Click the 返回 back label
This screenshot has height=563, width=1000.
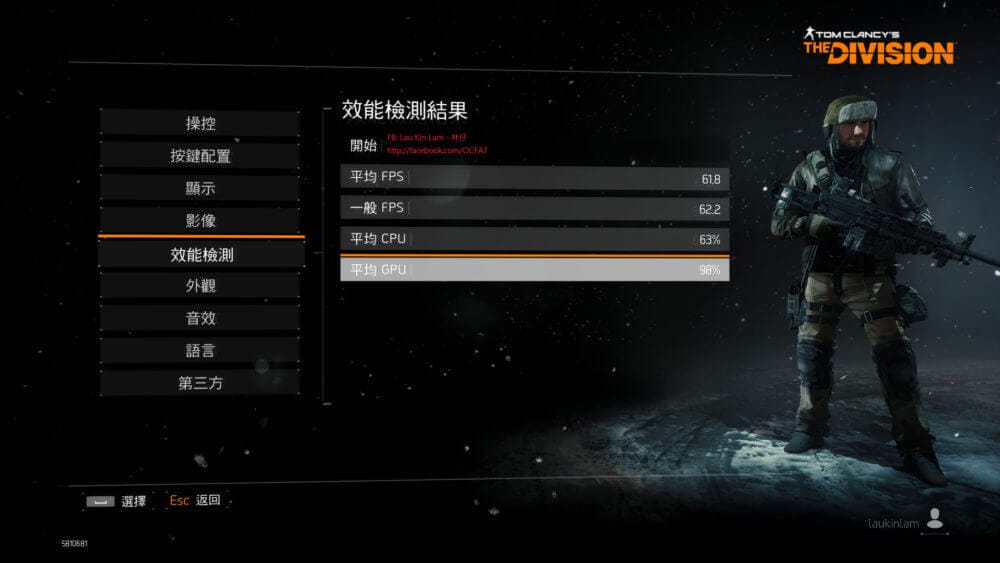click(x=208, y=500)
